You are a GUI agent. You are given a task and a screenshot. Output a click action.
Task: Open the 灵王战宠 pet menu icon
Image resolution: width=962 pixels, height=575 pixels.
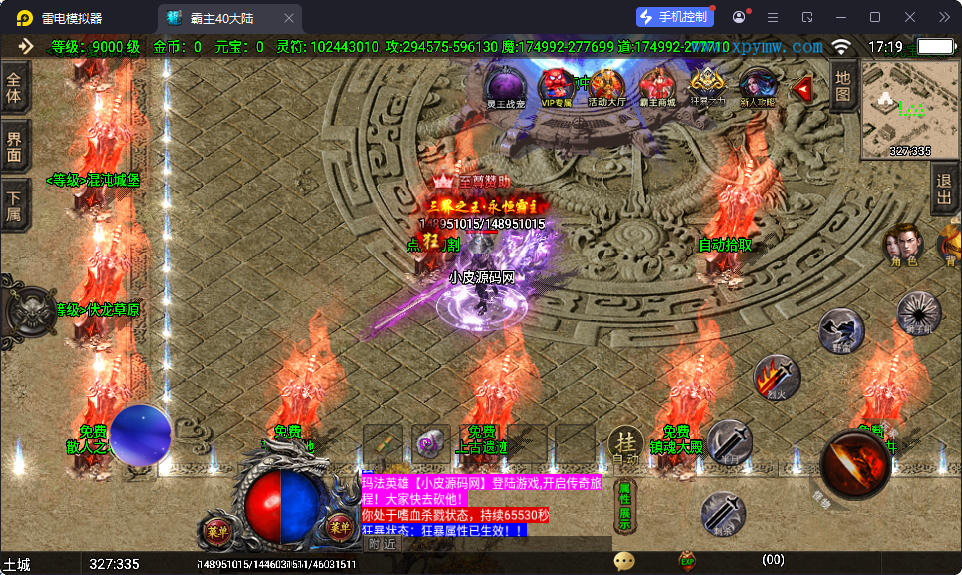click(x=505, y=87)
